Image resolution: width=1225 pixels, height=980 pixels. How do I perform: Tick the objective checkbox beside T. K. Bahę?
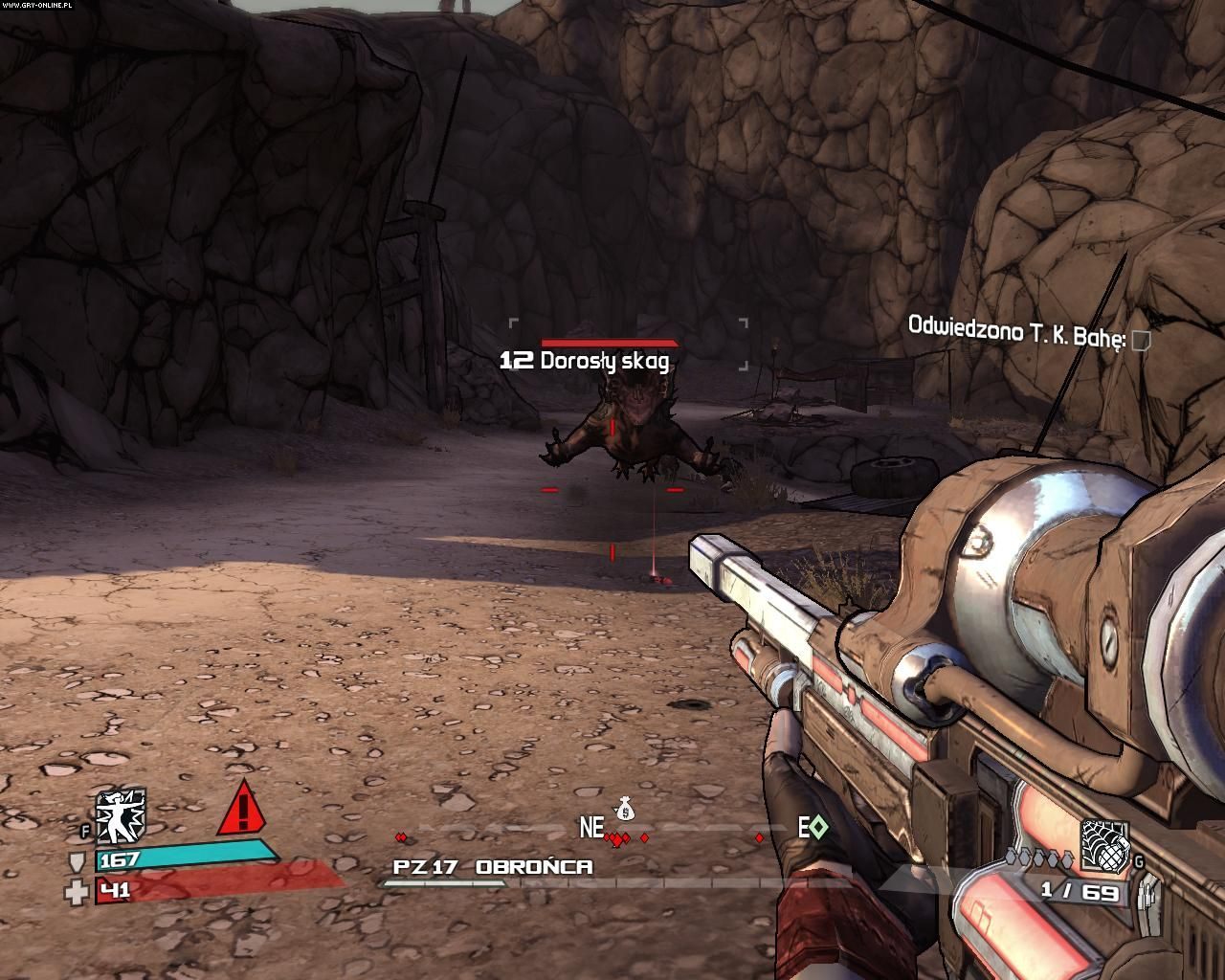(x=1140, y=340)
